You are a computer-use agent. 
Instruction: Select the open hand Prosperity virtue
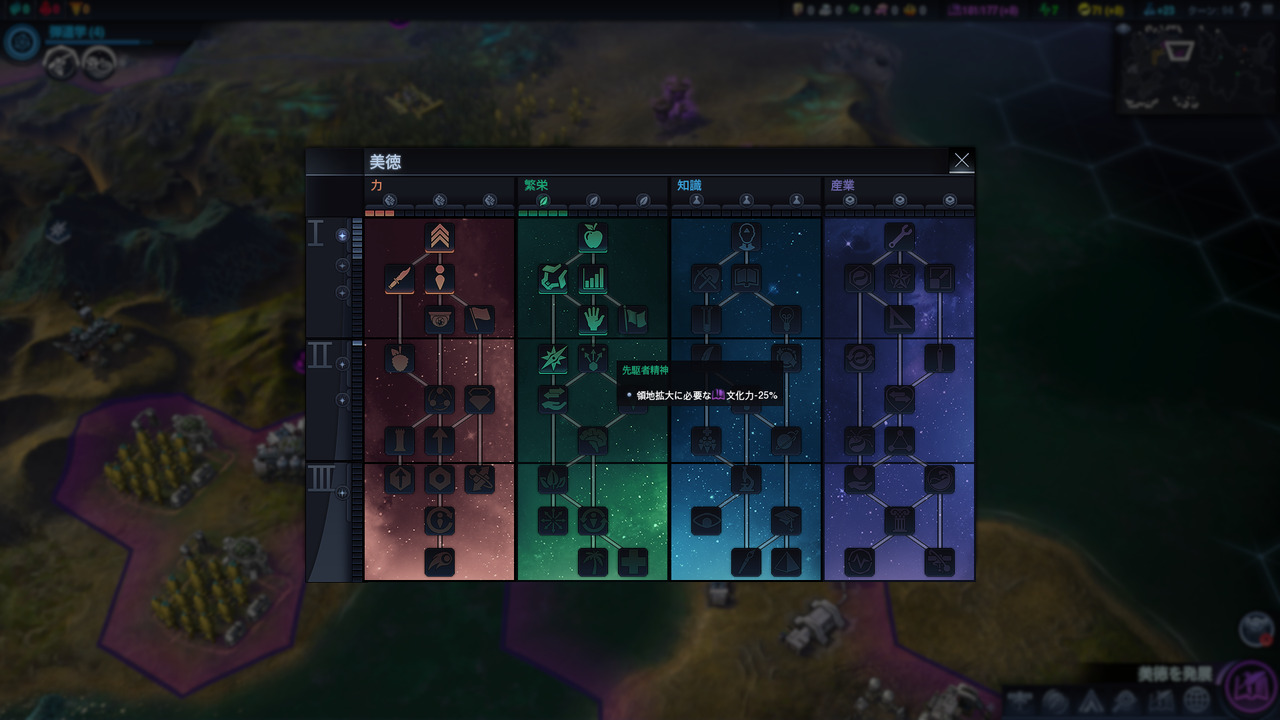click(593, 319)
